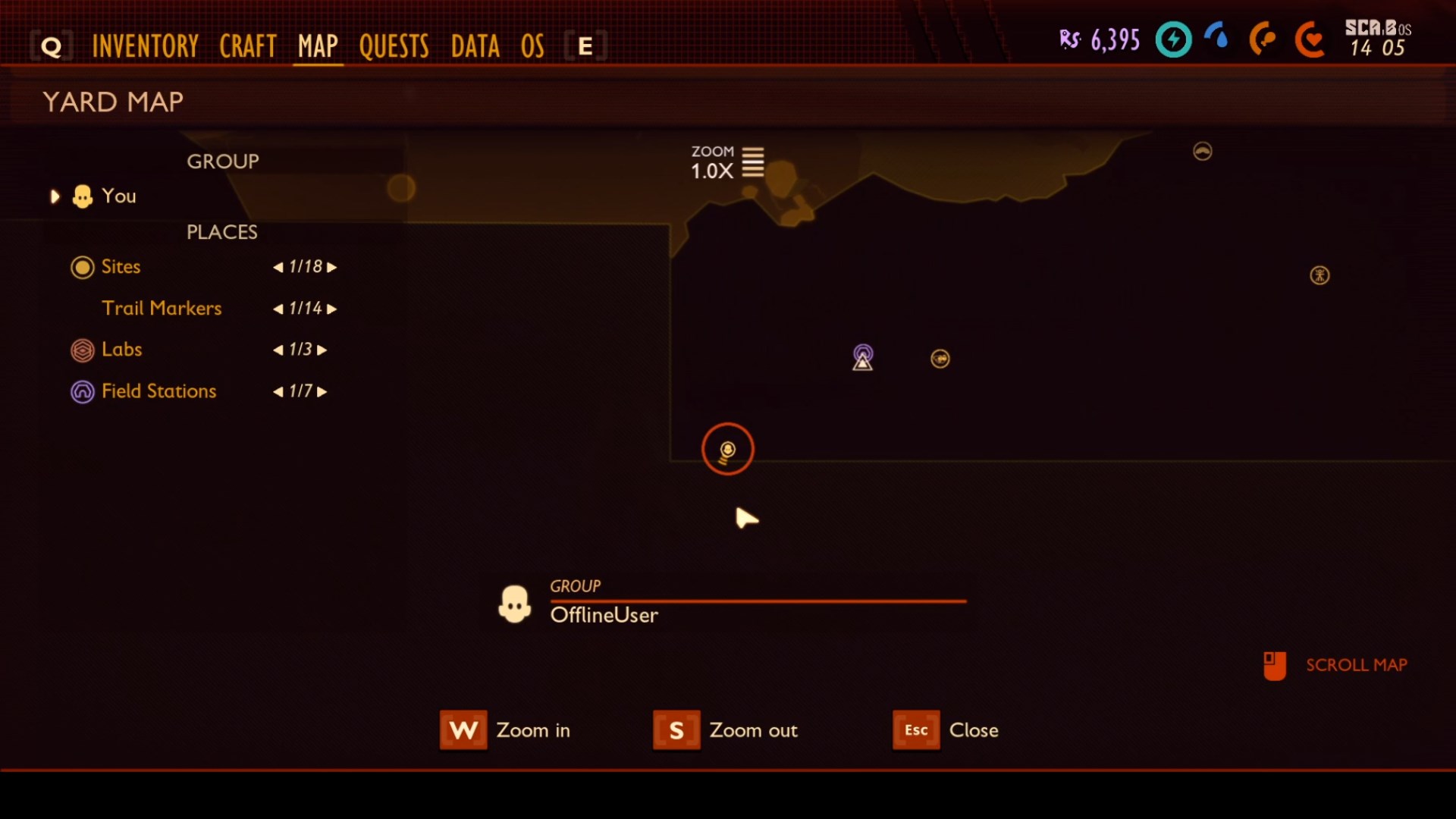Toggle Trail Markers display in Places

[x=162, y=309]
